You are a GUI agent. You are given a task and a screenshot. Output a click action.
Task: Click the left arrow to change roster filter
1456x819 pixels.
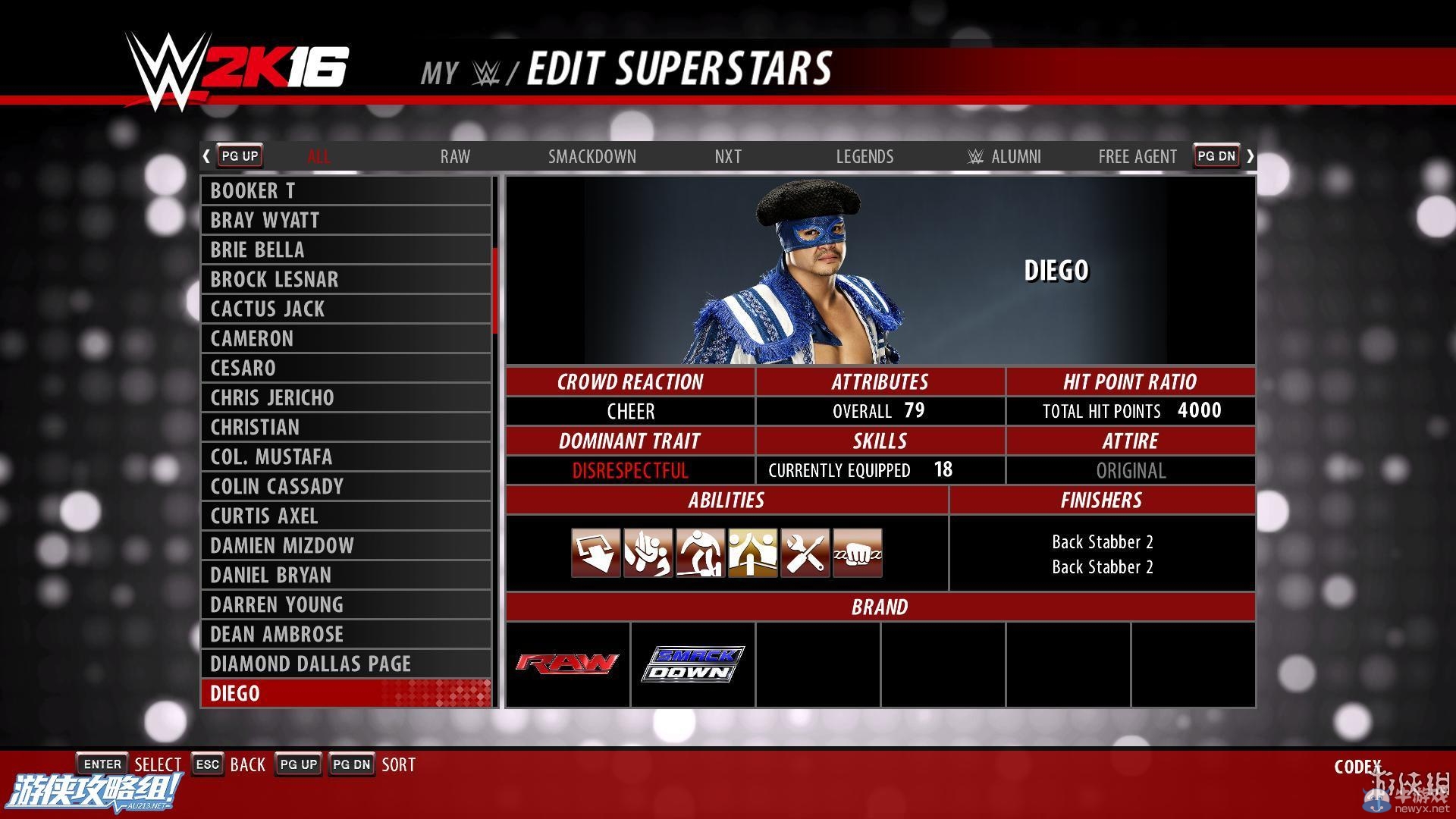pos(206,155)
